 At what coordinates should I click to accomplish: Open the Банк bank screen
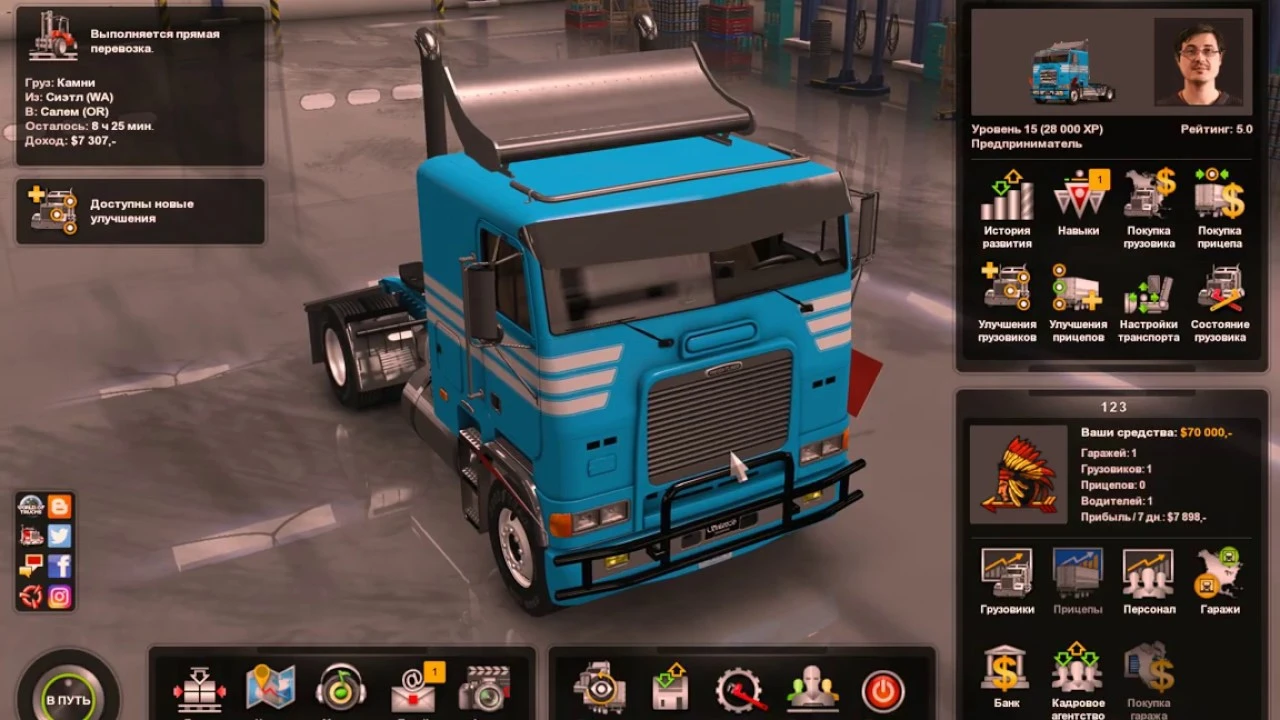click(x=1005, y=670)
